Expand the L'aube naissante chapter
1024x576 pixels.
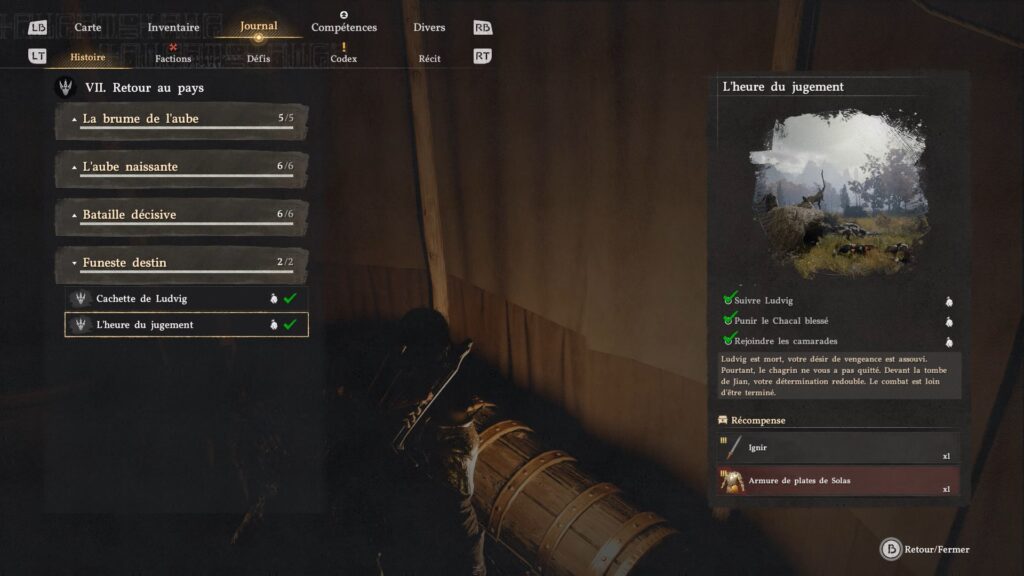pyautogui.click(x=181, y=167)
